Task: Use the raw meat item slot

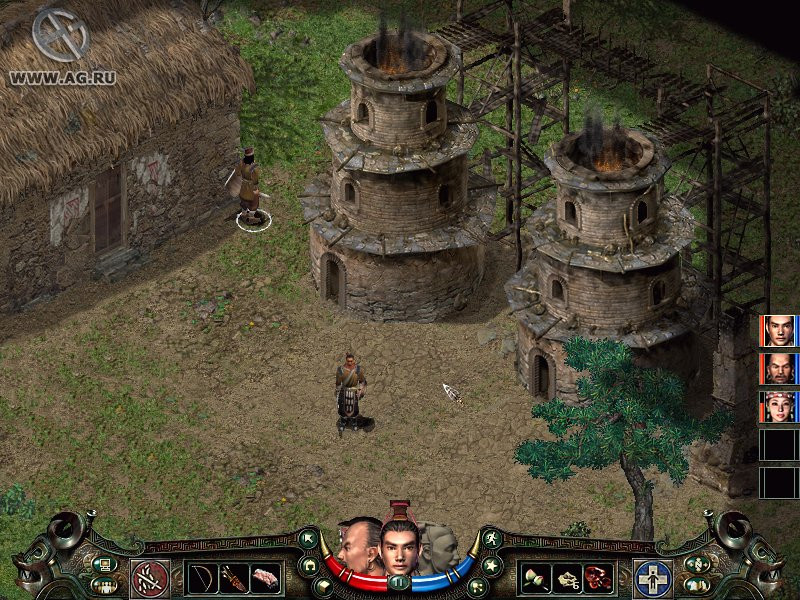Action: click(x=266, y=578)
